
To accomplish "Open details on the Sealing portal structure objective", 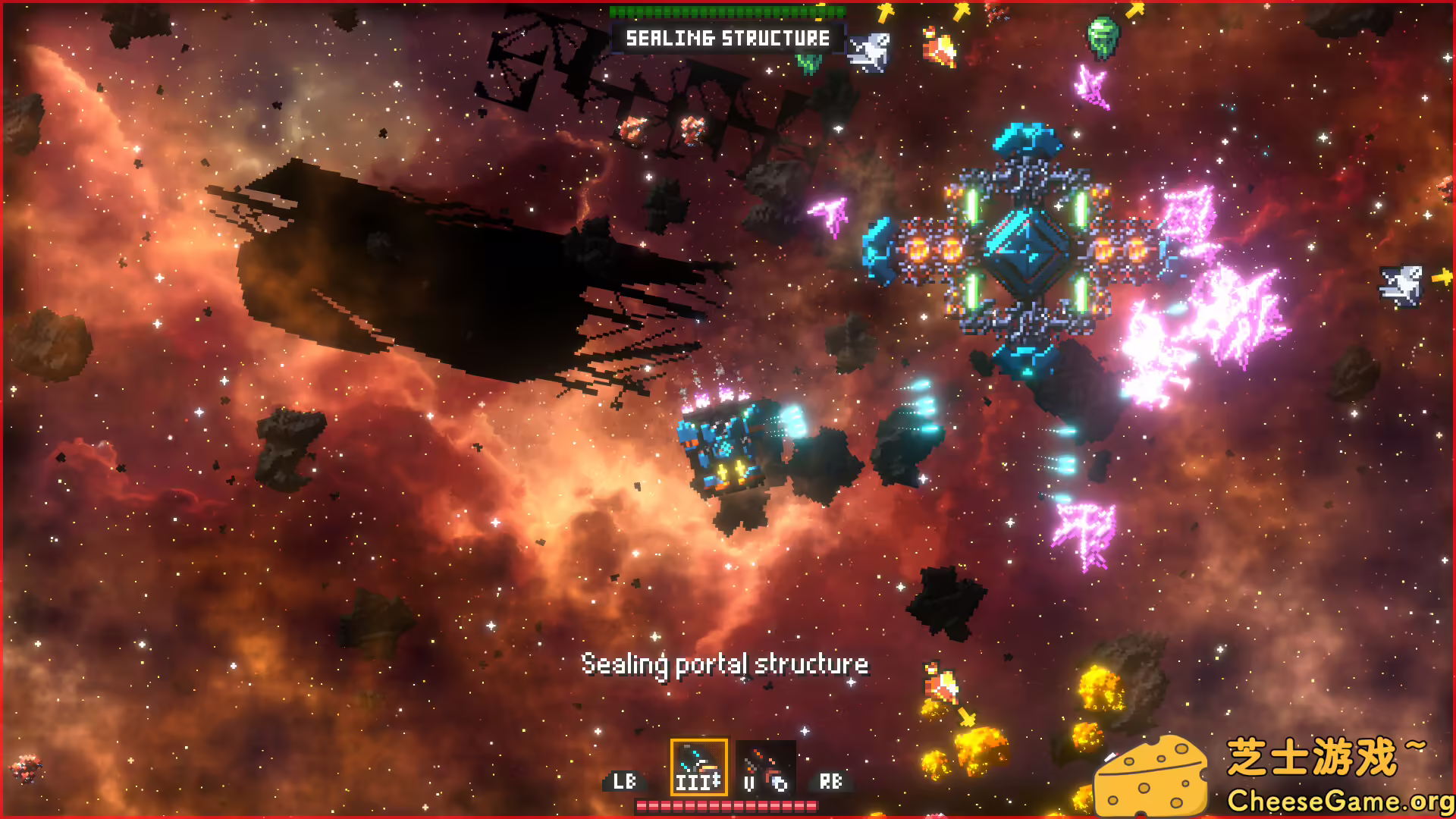I will click(724, 664).
